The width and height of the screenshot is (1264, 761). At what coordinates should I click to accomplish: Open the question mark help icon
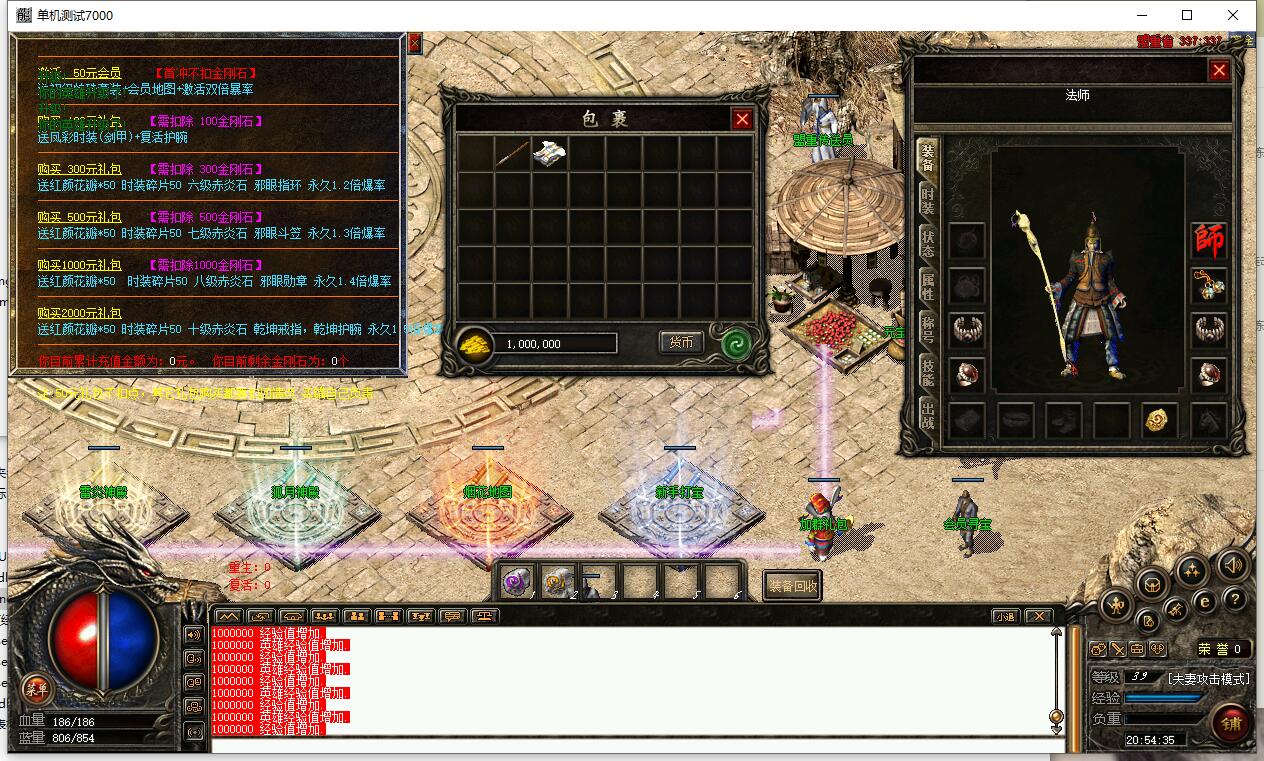(1236, 599)
